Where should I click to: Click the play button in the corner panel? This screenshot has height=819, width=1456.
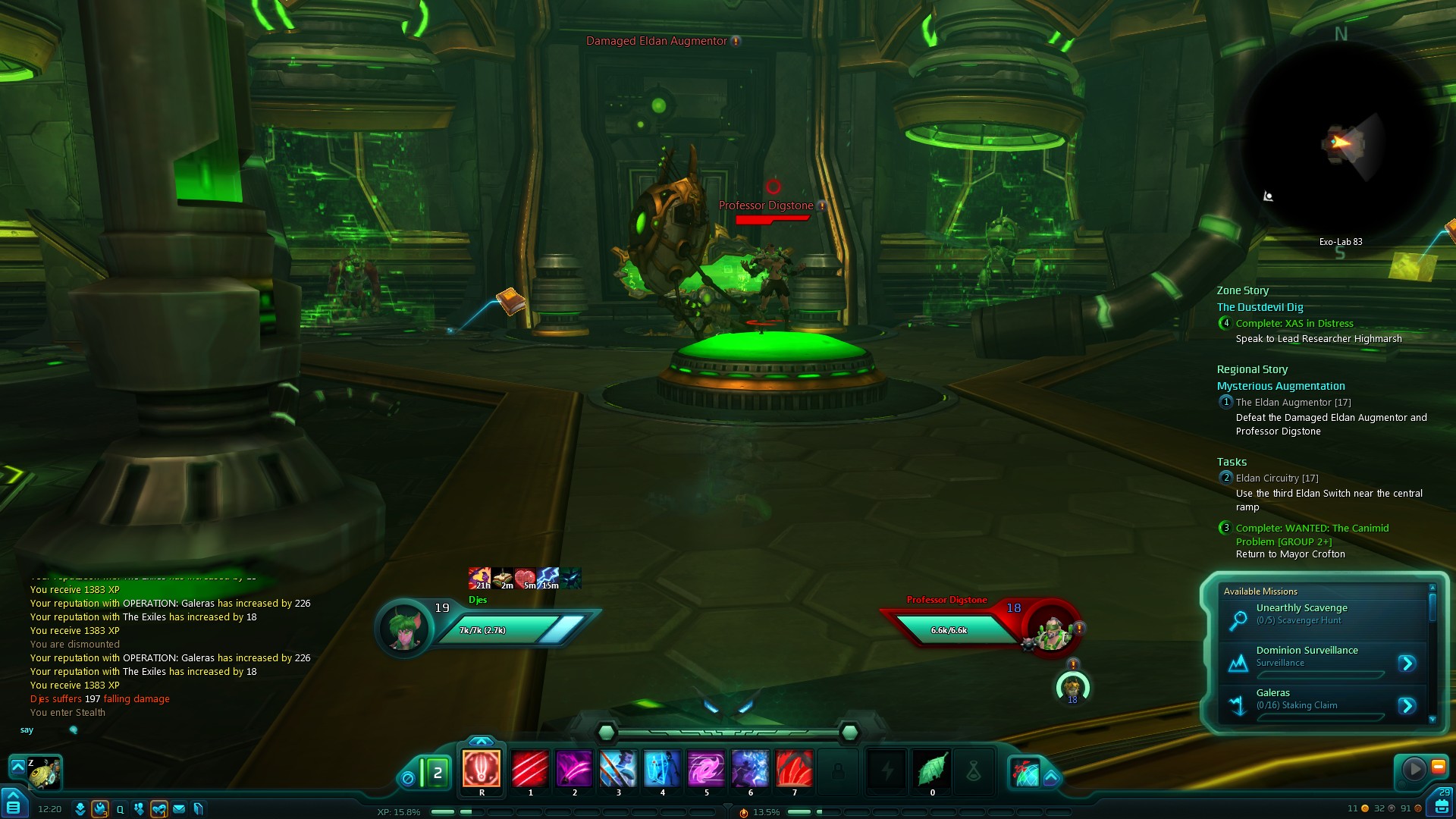(1414, 769)
